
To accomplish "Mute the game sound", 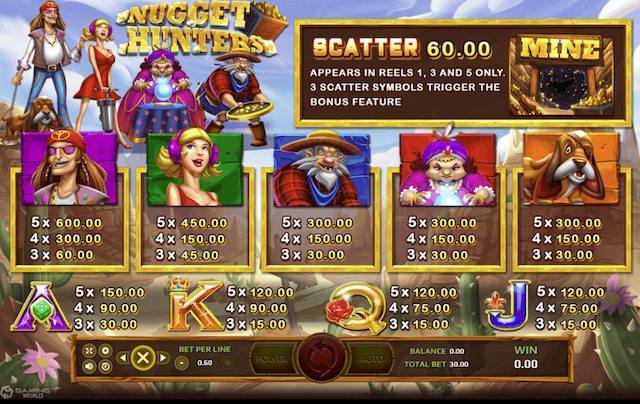I will (x=89, y=365).
